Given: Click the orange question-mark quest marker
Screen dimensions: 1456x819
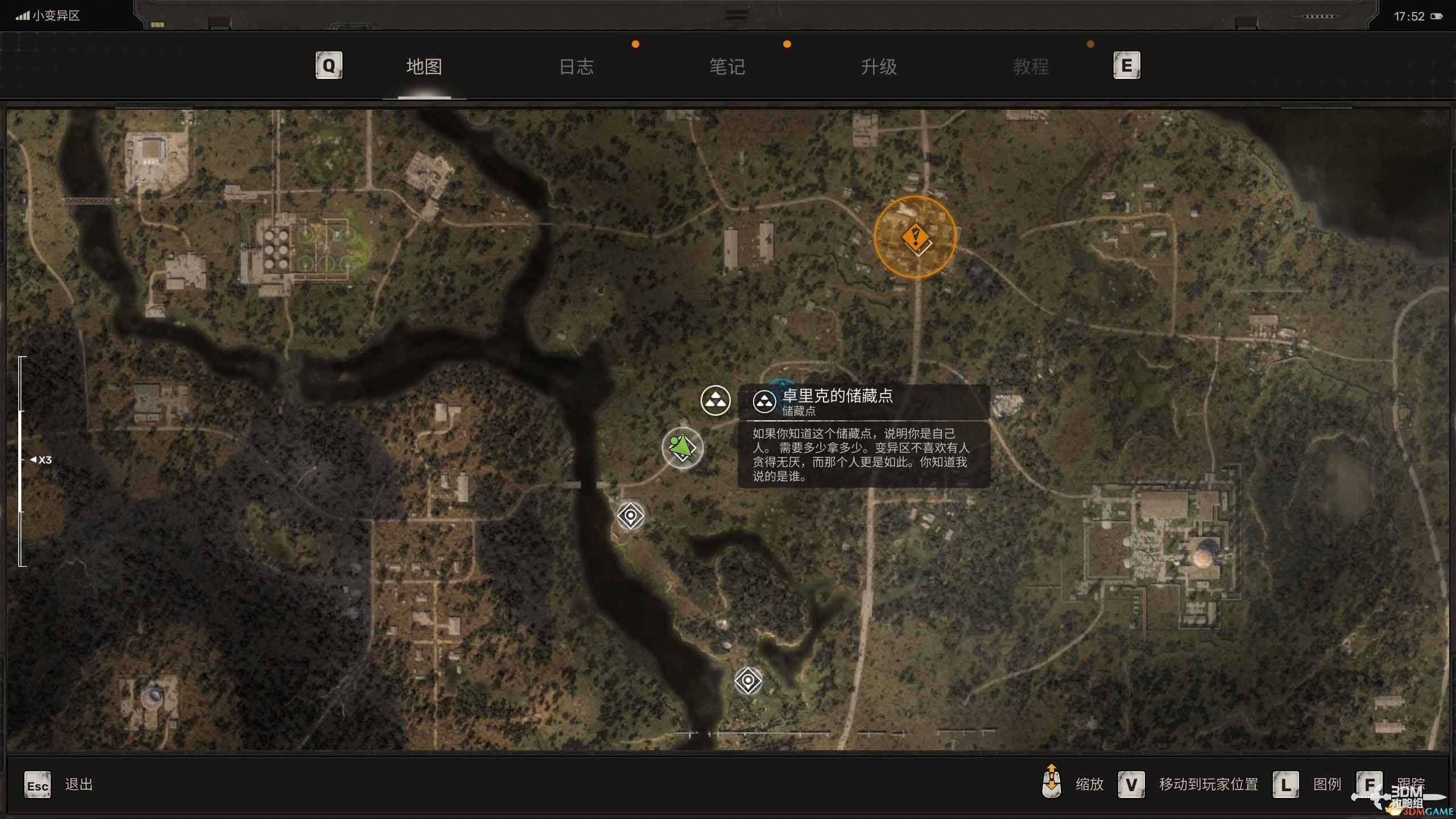Looking at the screenshot, I should (915, 237).
